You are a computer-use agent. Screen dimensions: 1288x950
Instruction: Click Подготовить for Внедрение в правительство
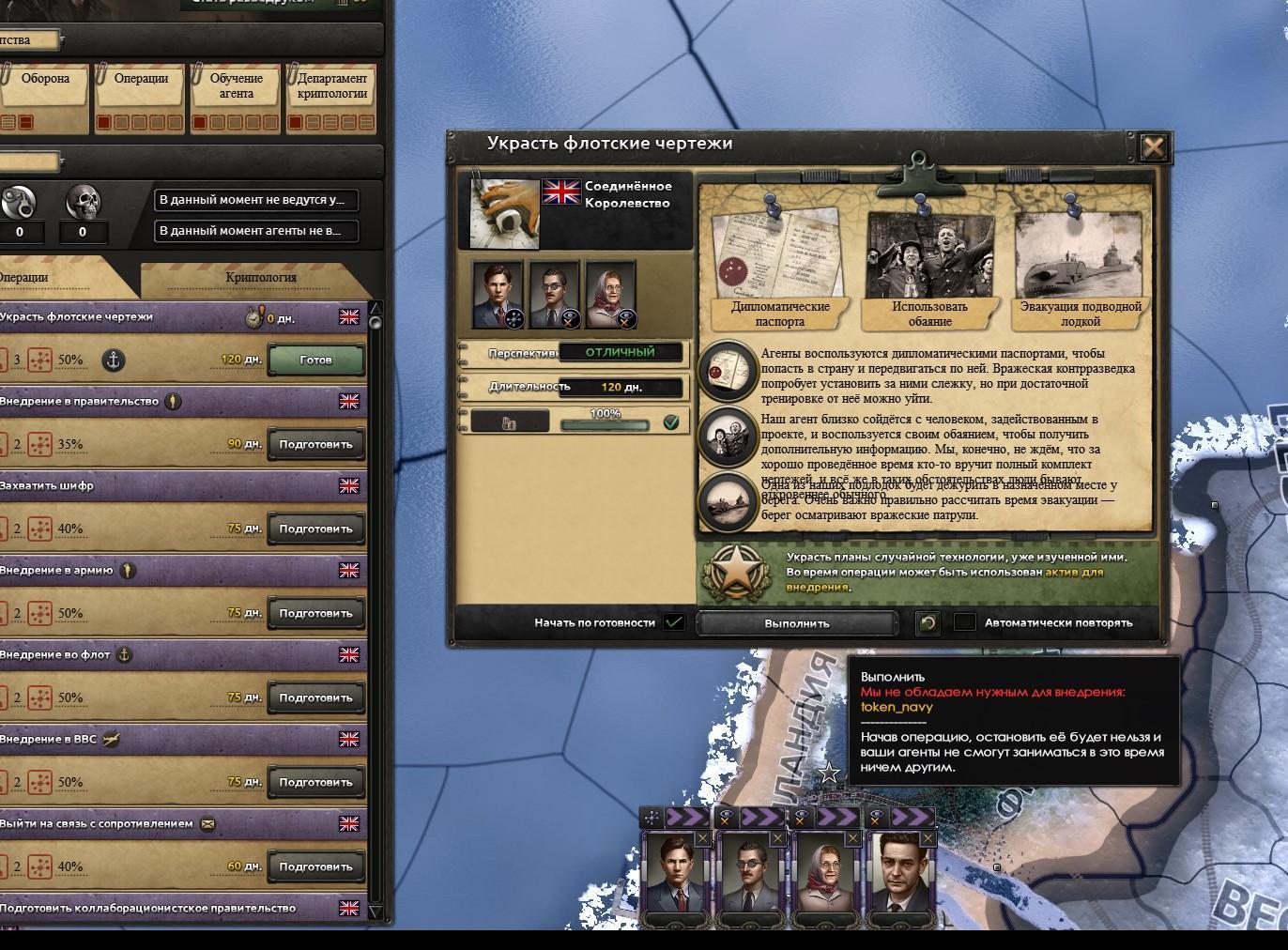pos(315,444)
